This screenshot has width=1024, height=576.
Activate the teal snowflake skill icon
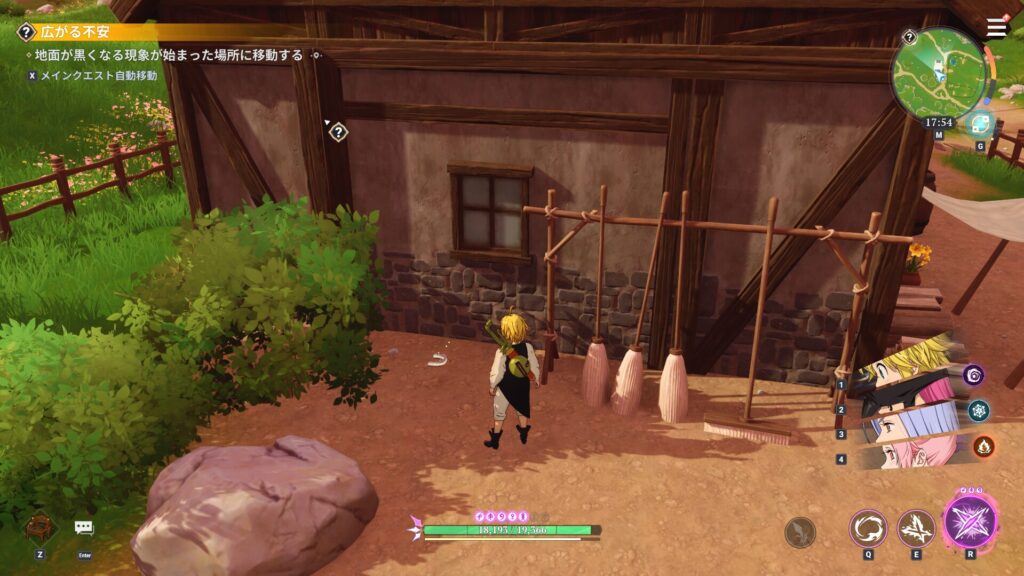[x=978, y=410]
